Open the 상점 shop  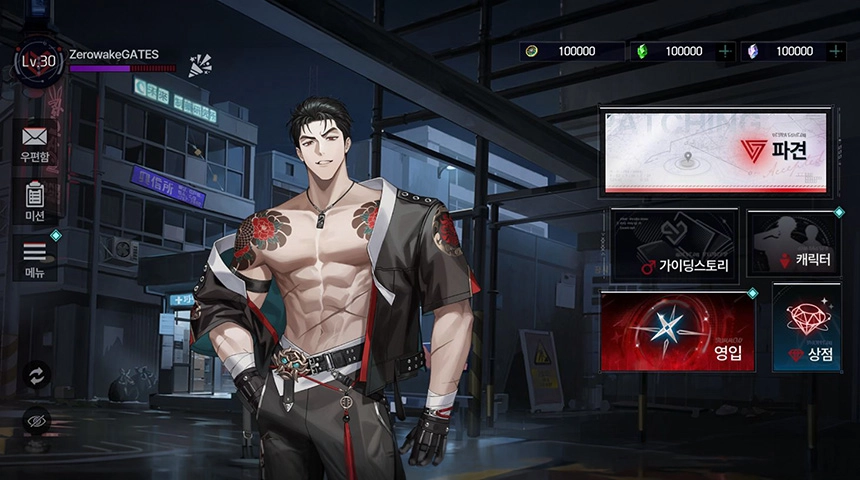tap(806, 328)
